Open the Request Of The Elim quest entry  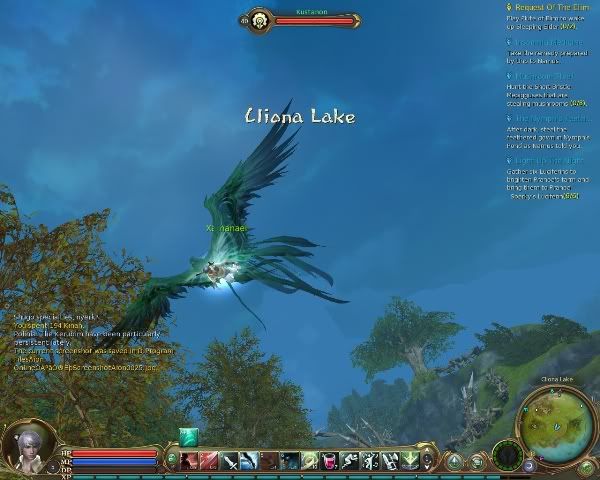(x=550, y=7)
